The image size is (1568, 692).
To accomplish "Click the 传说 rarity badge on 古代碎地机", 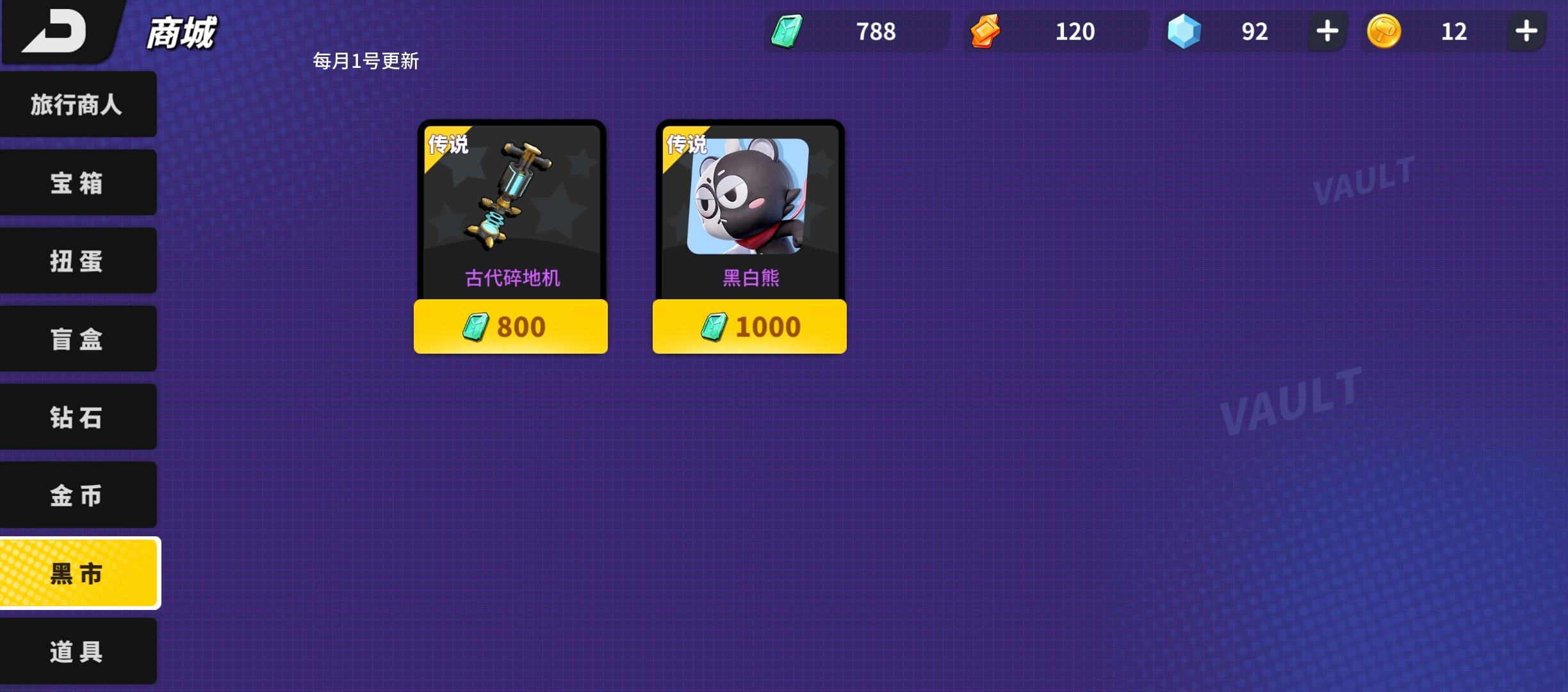I will [x=448, y=145].
